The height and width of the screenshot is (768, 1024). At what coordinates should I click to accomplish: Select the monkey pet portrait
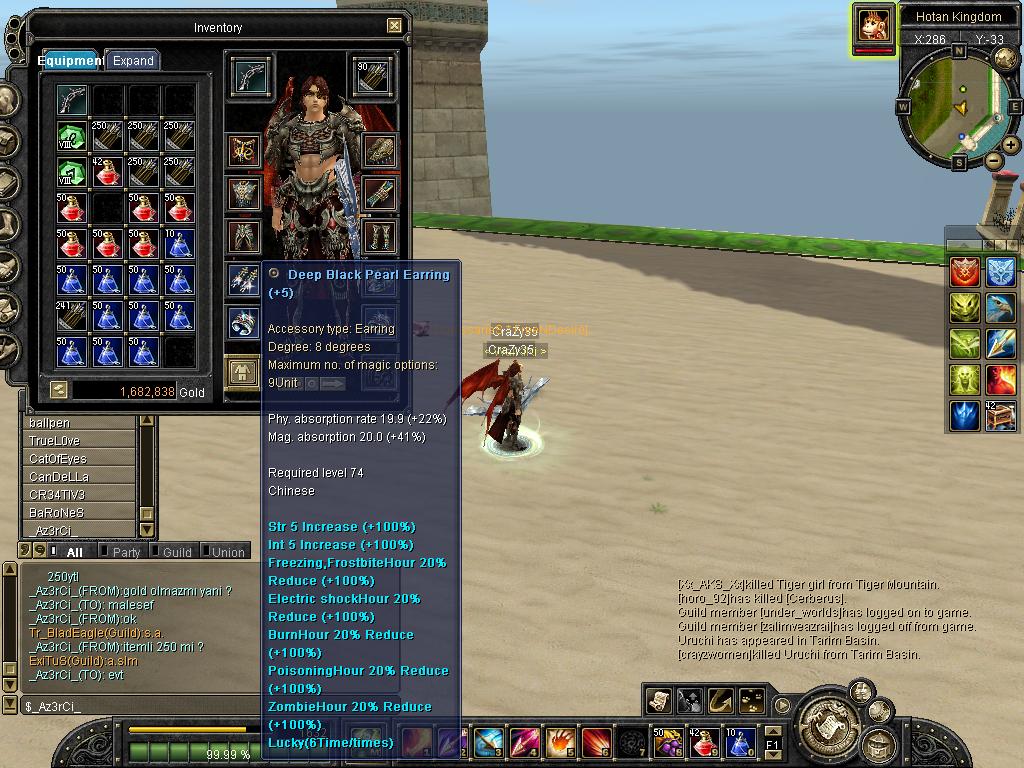coord(874,24)
